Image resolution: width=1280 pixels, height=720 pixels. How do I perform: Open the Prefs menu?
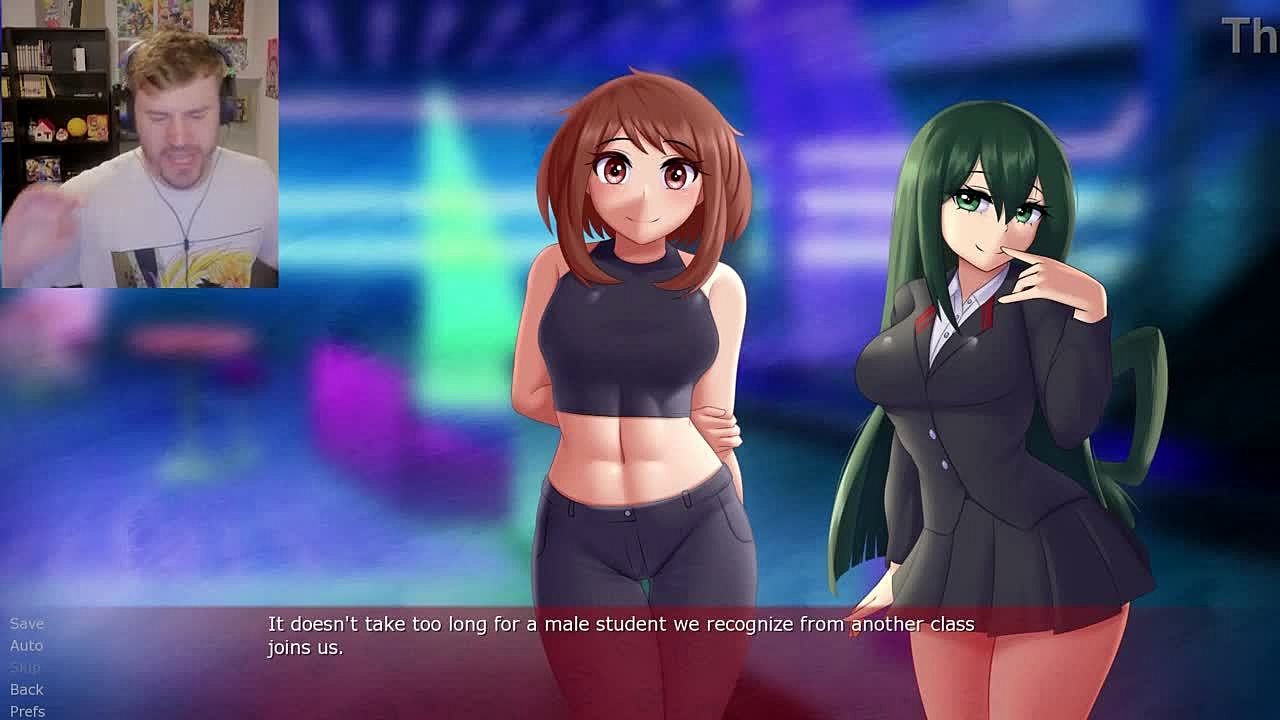pyautogui.click(x=28, y=711)
